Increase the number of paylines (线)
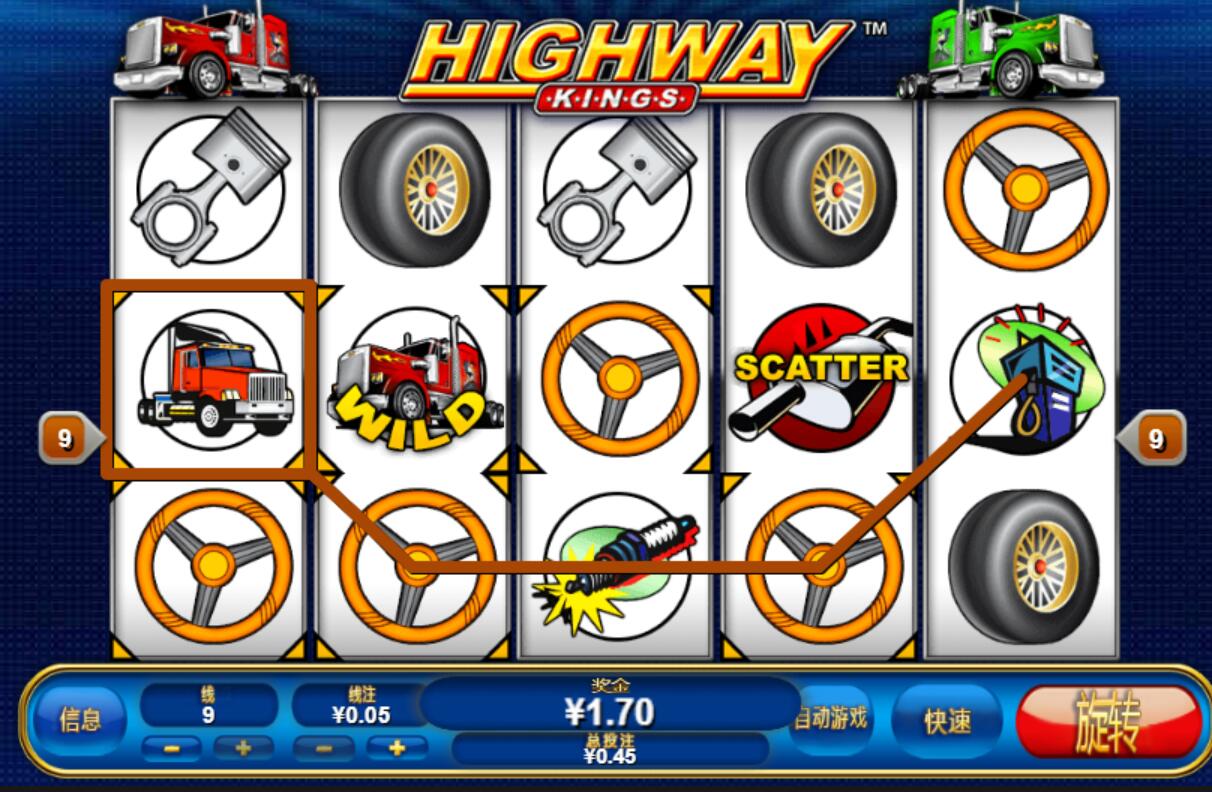This screenshot has width=1212, height=792. [x=242, y=748]
